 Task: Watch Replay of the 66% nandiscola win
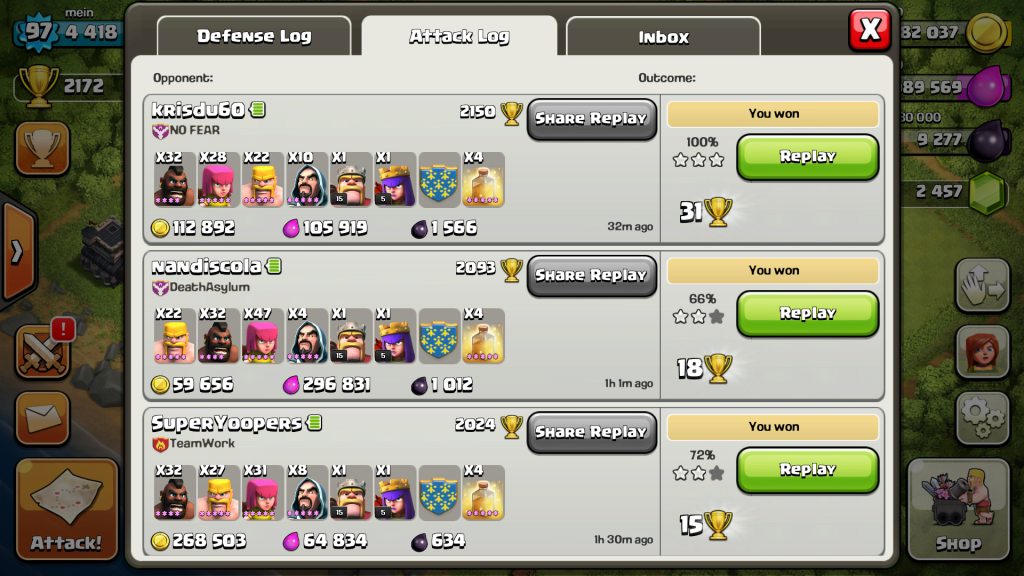pyautogui.click(x=807, y=314)
